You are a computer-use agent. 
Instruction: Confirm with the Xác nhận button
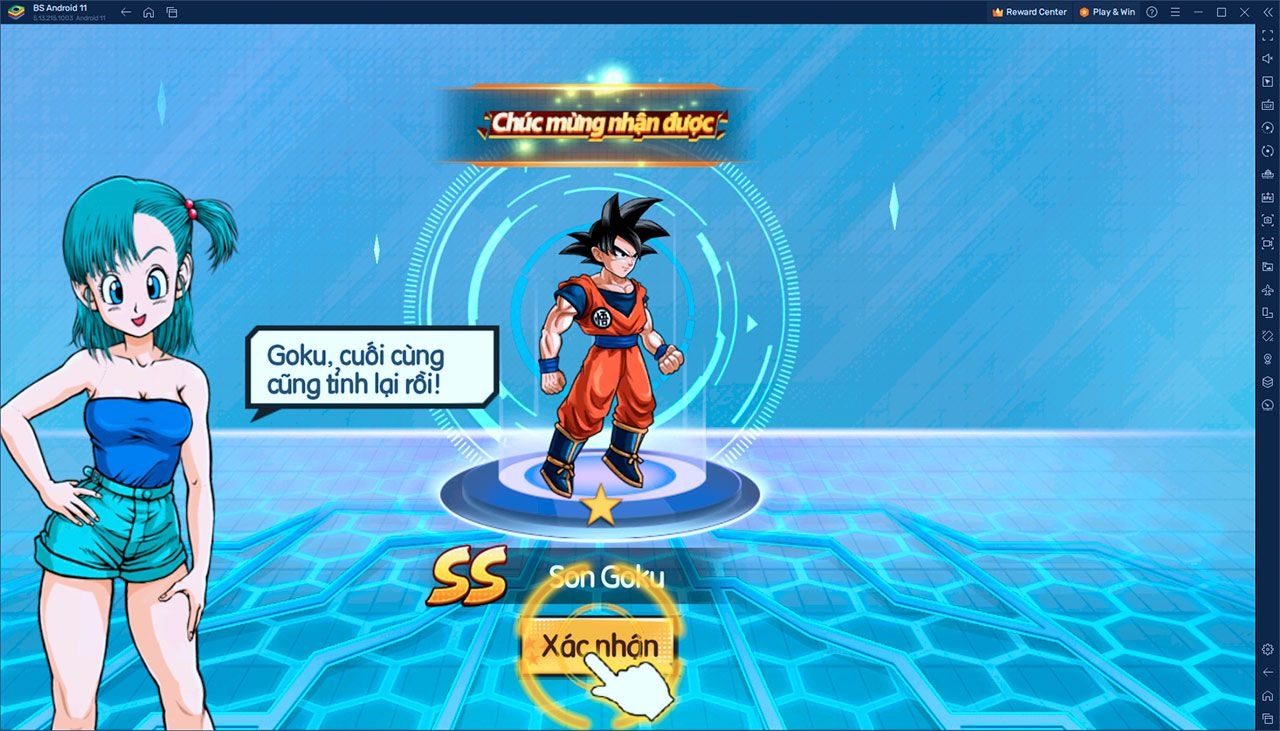pos(598,646)
